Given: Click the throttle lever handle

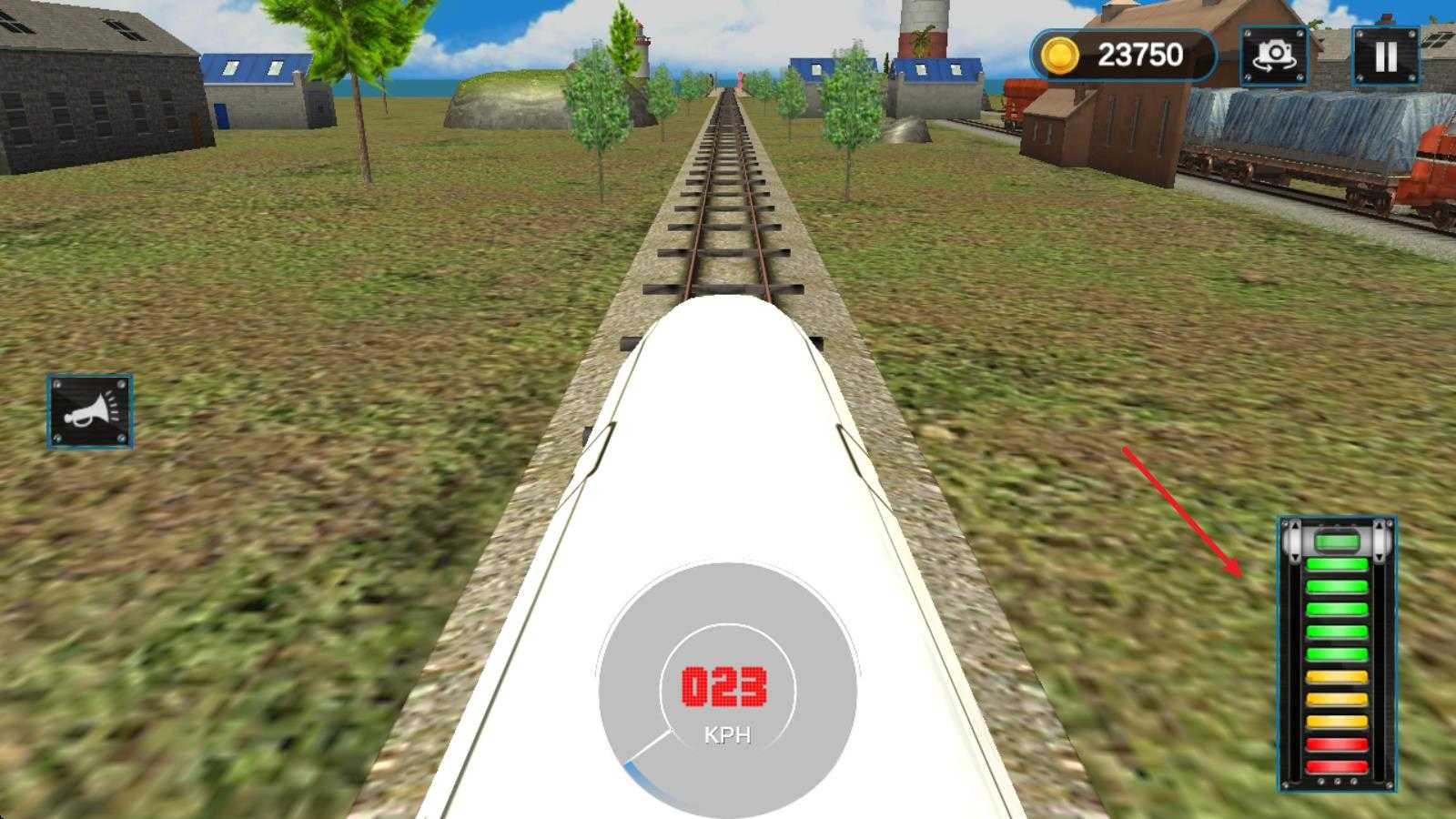Looking at the screenshot, I should 1337,542.
